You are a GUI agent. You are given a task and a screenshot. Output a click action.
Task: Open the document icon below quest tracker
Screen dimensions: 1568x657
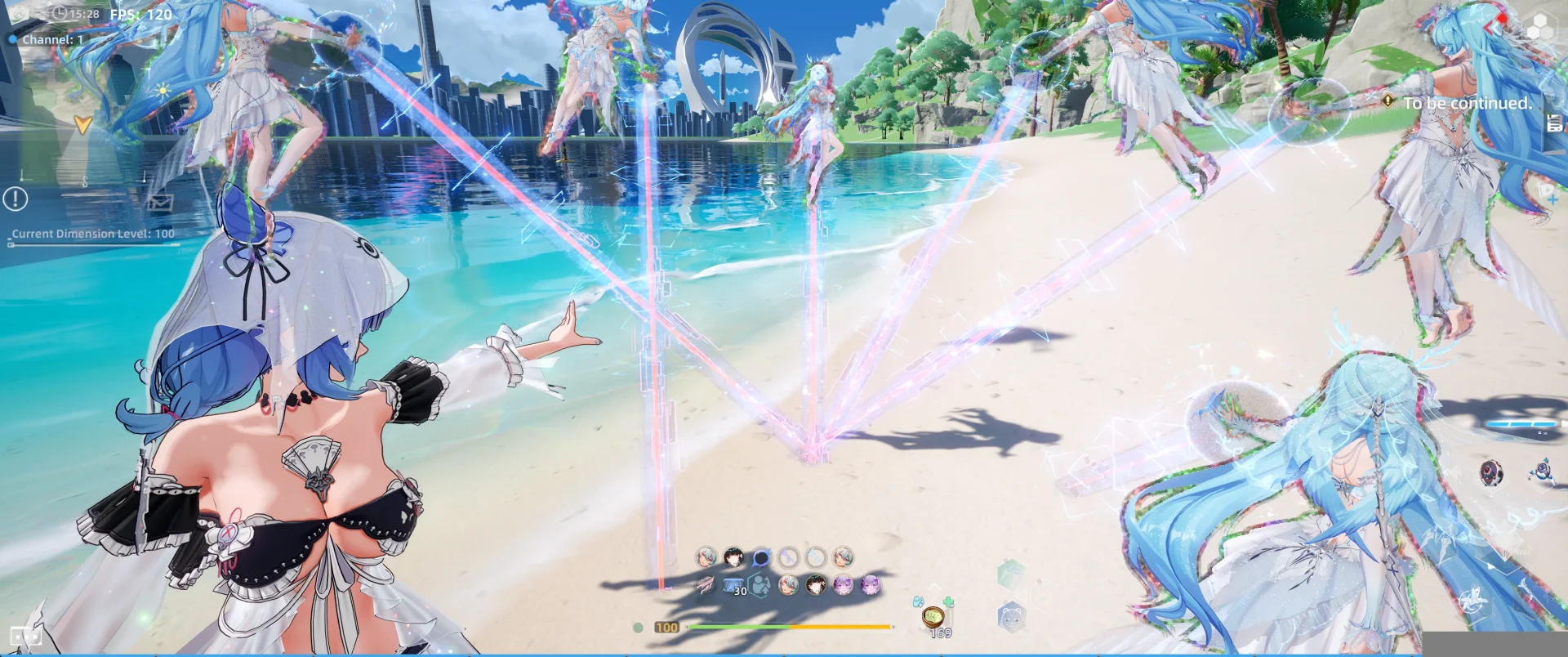1555,123
